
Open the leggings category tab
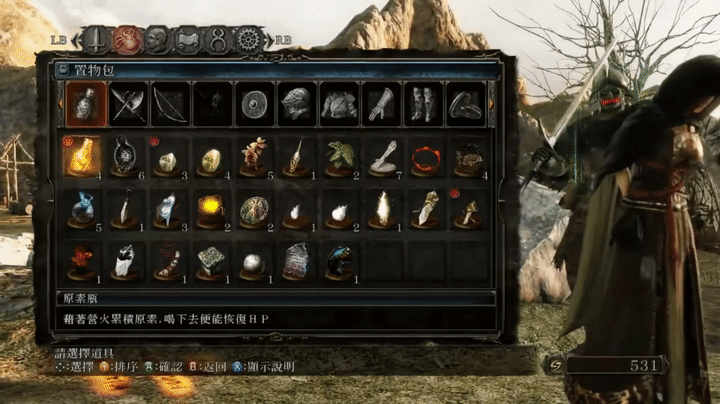[x=422, y=104]
